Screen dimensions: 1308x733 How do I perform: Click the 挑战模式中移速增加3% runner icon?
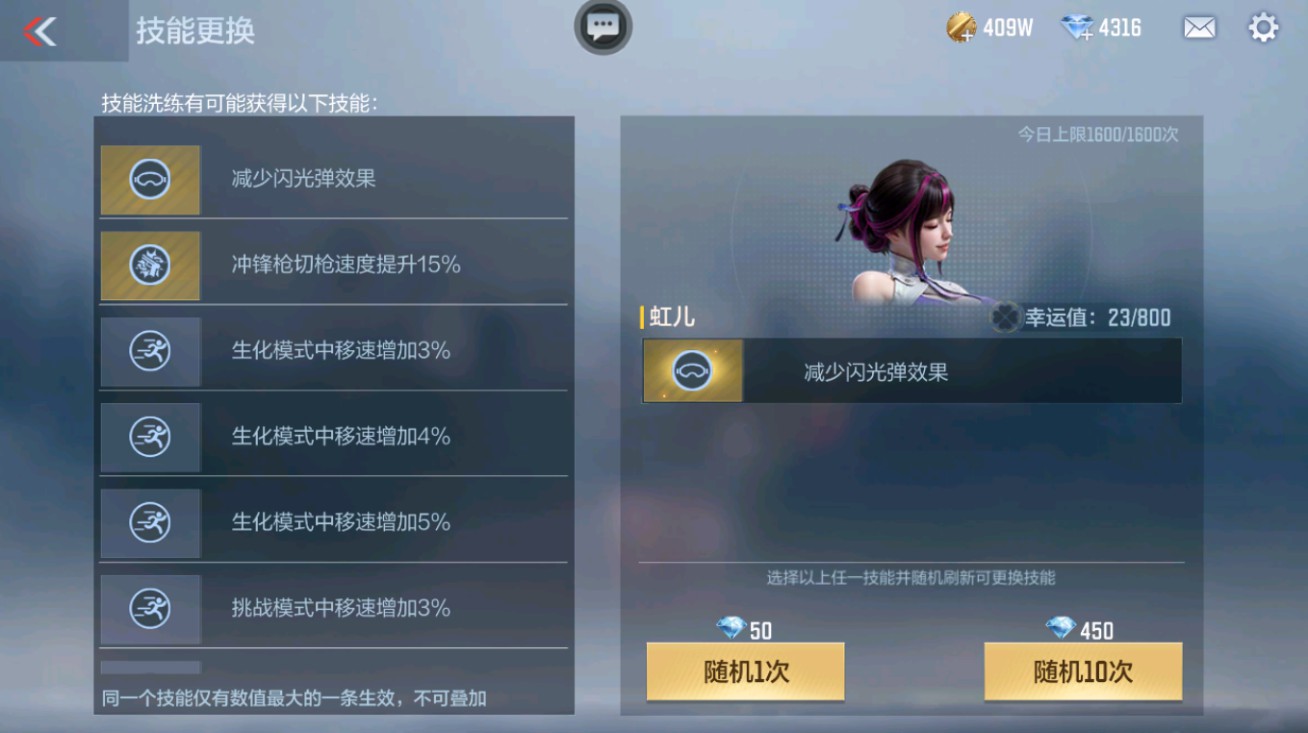150,609
